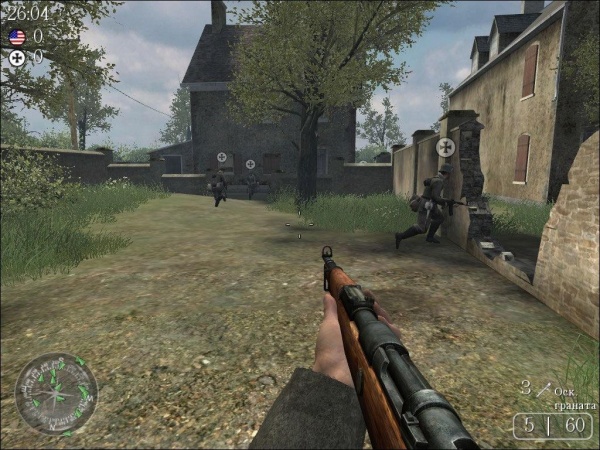Click the grenade icon above the ammo counter
This screenshot has width=600, height=450.
tap(545, 390)
